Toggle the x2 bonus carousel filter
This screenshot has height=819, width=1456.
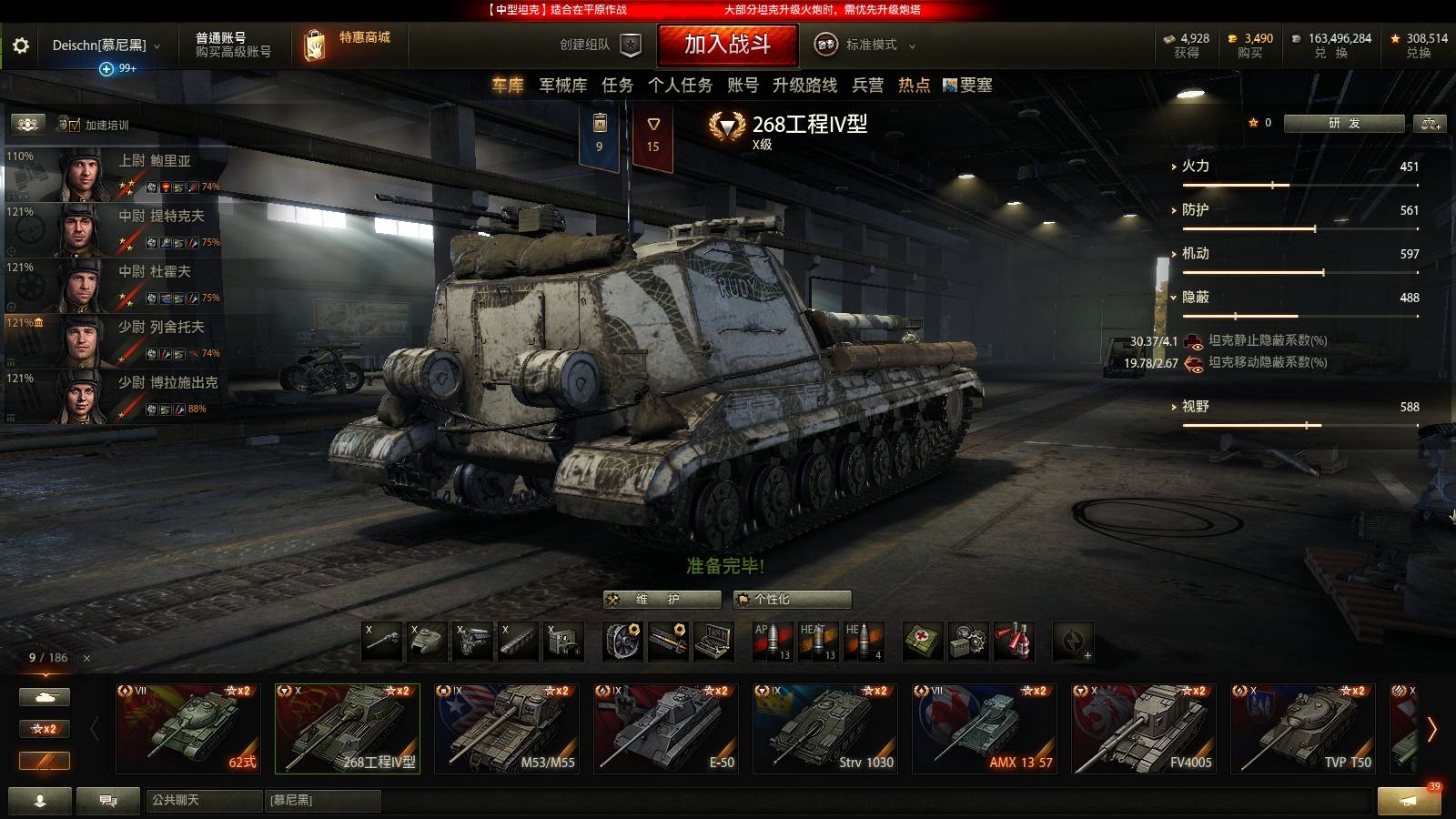click(45, 728)
